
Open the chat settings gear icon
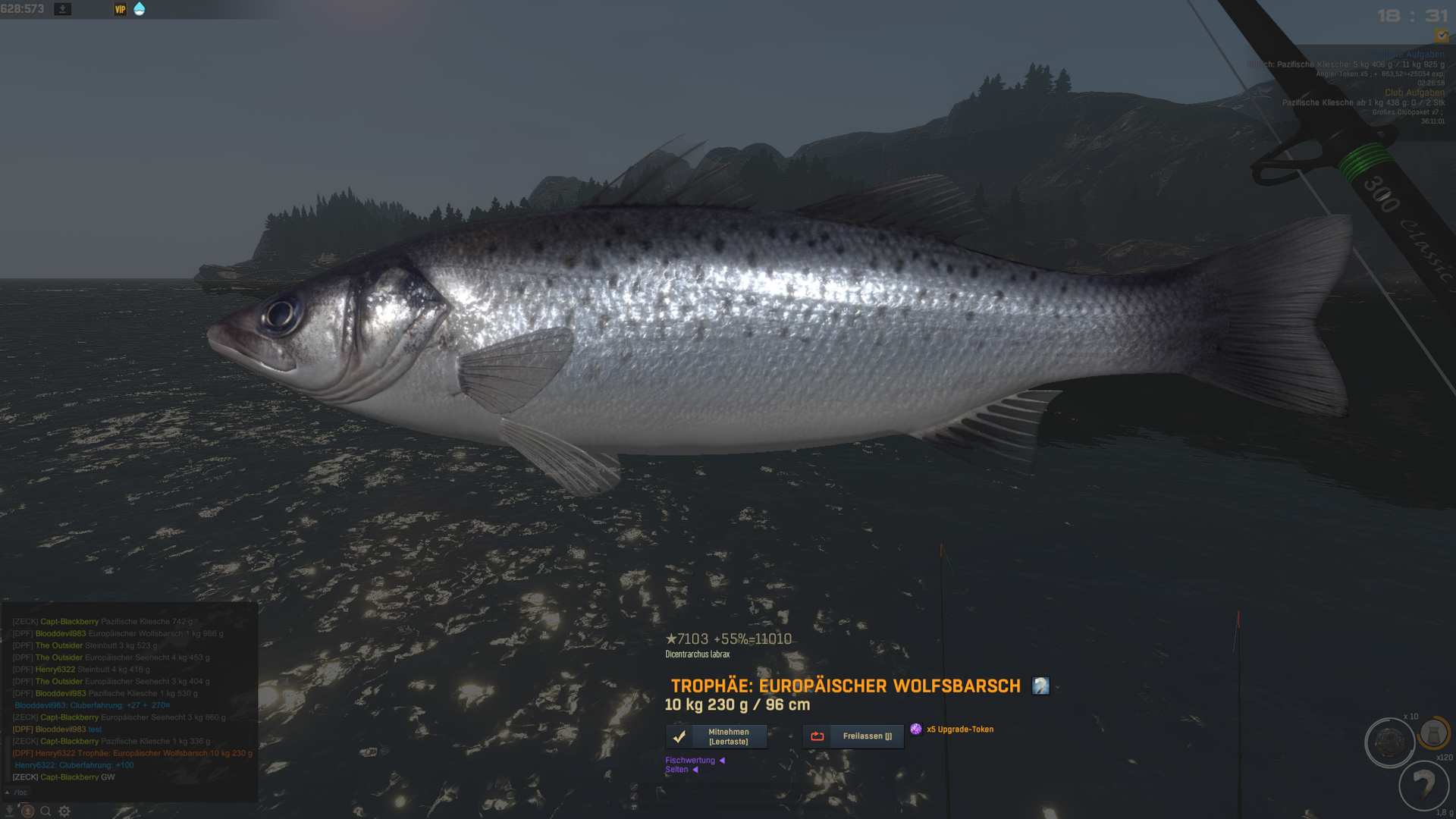coord(64,811)
